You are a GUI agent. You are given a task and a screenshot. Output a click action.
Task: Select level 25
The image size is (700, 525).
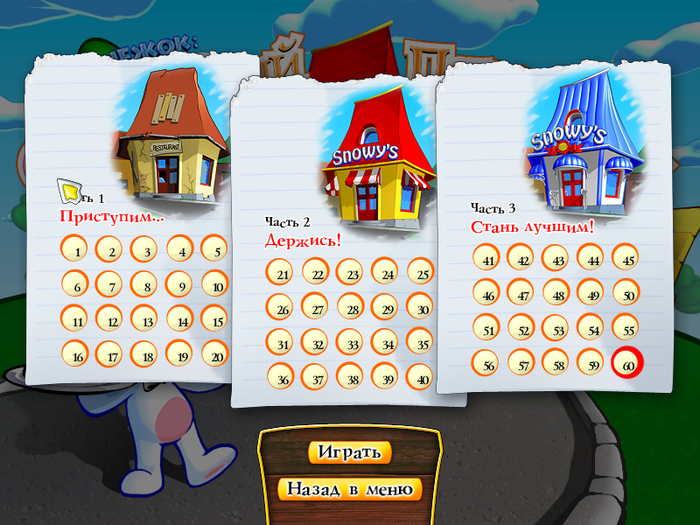tap(420, 272)
